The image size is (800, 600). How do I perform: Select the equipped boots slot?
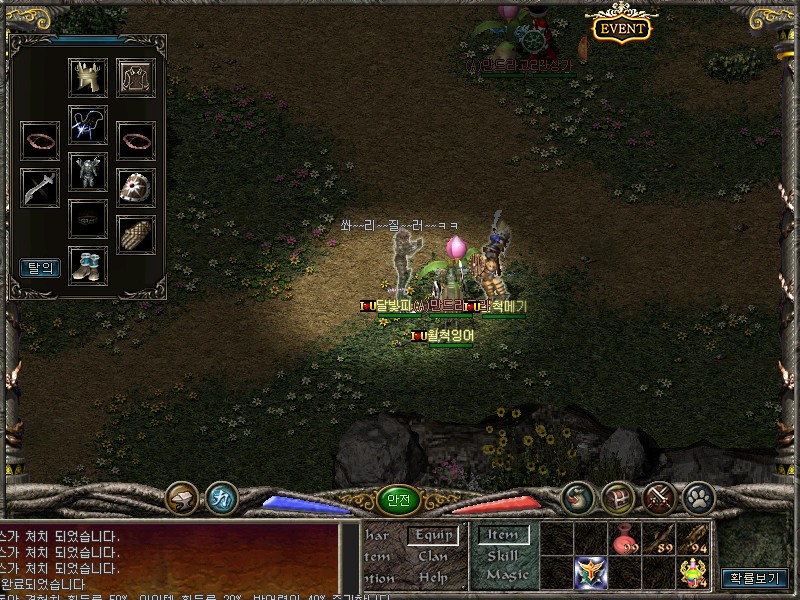click(88, 266)
